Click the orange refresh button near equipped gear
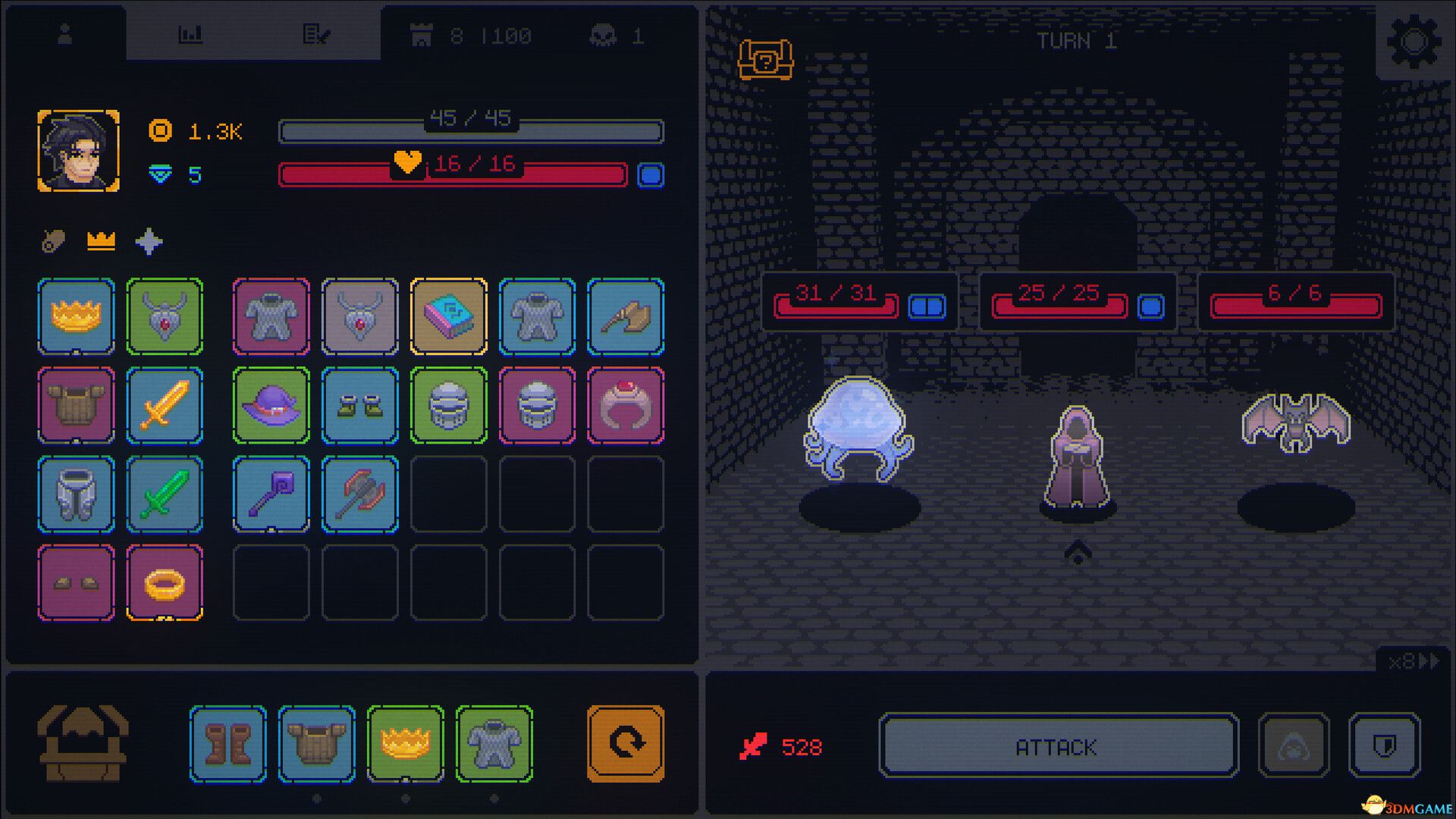This screenshot has height=819, width=1456. click(x=625, y=744)
